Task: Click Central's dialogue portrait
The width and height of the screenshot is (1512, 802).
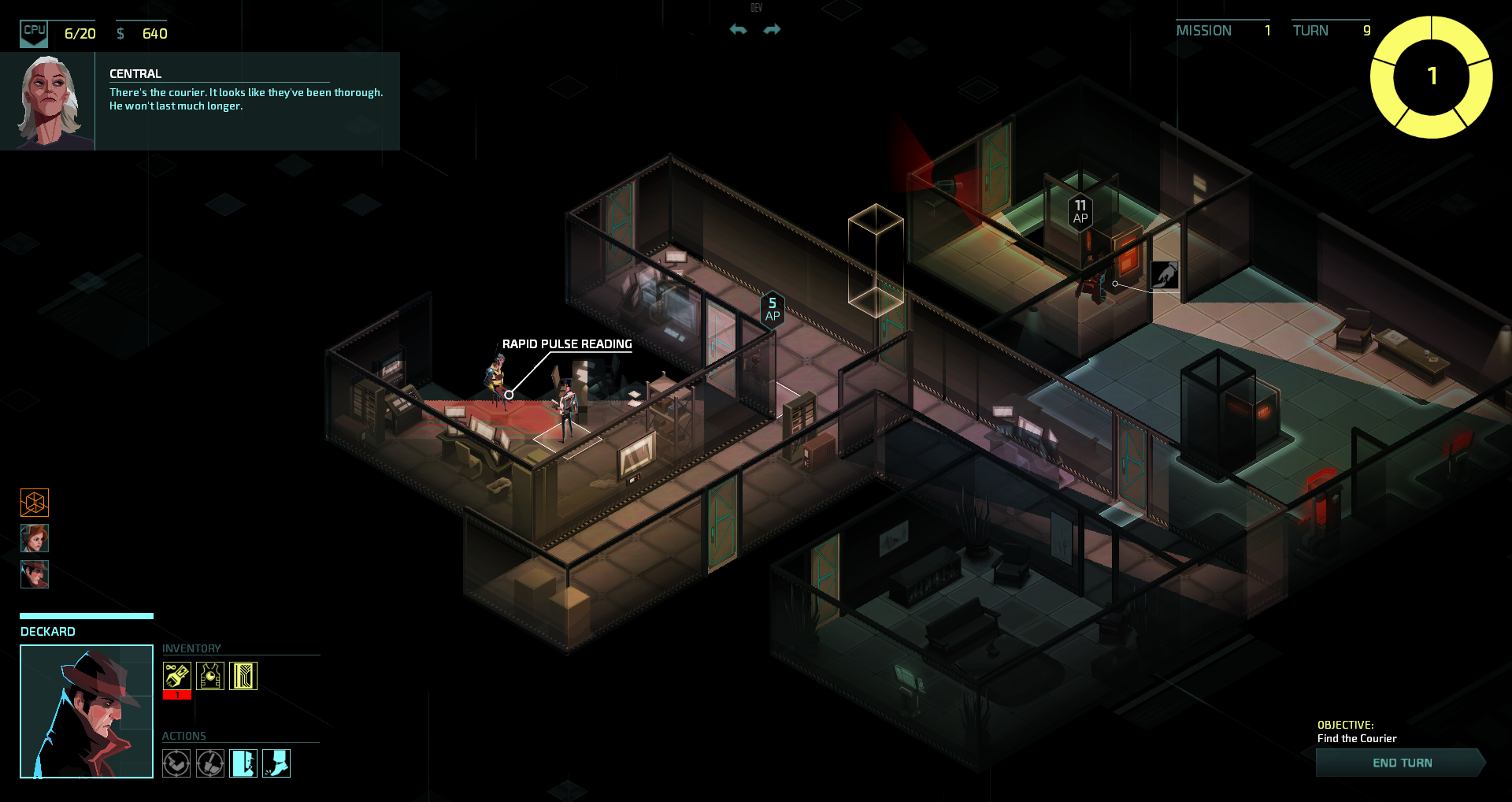Action: point(49,100)
